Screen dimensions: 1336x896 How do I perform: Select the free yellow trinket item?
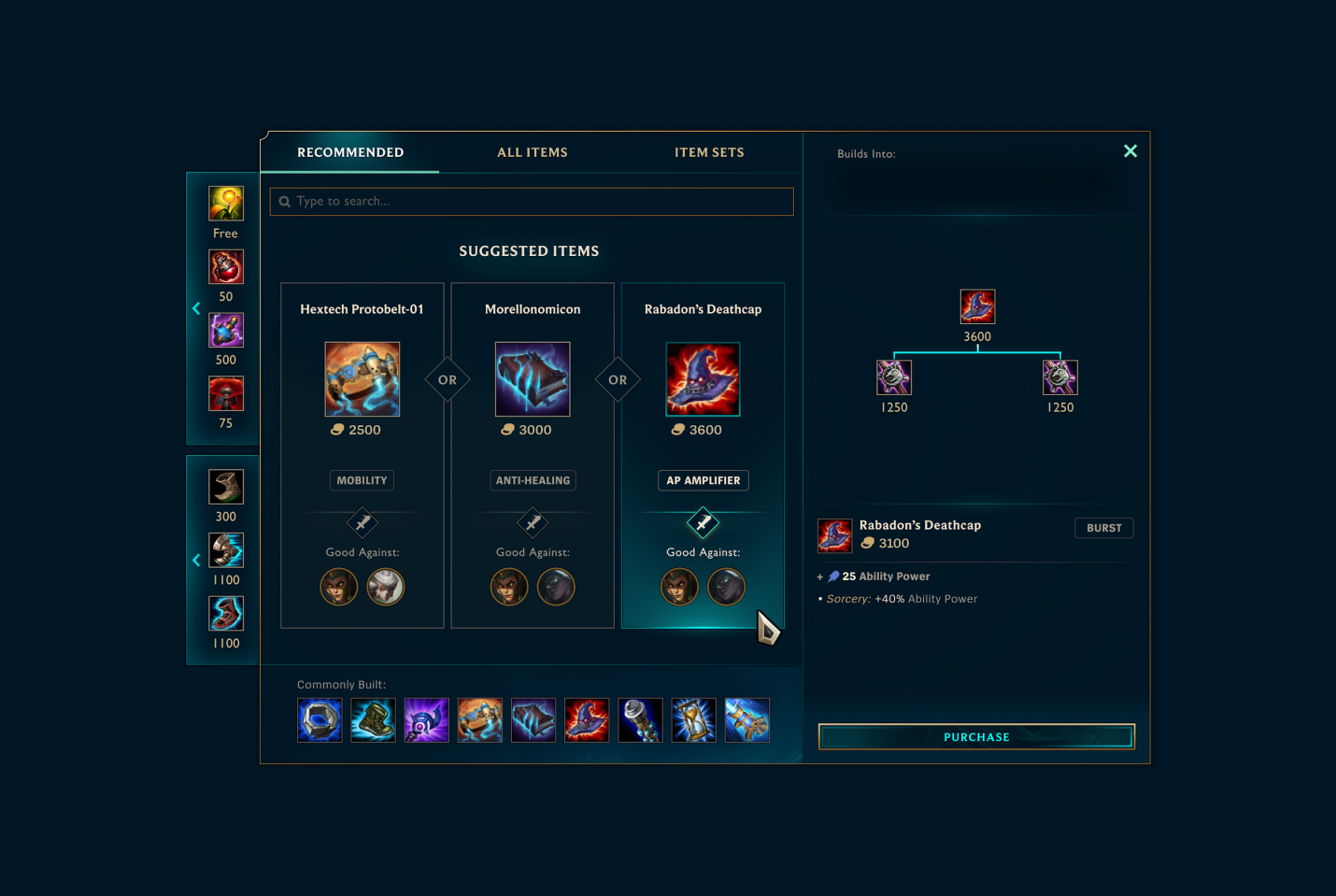point(226,204)
